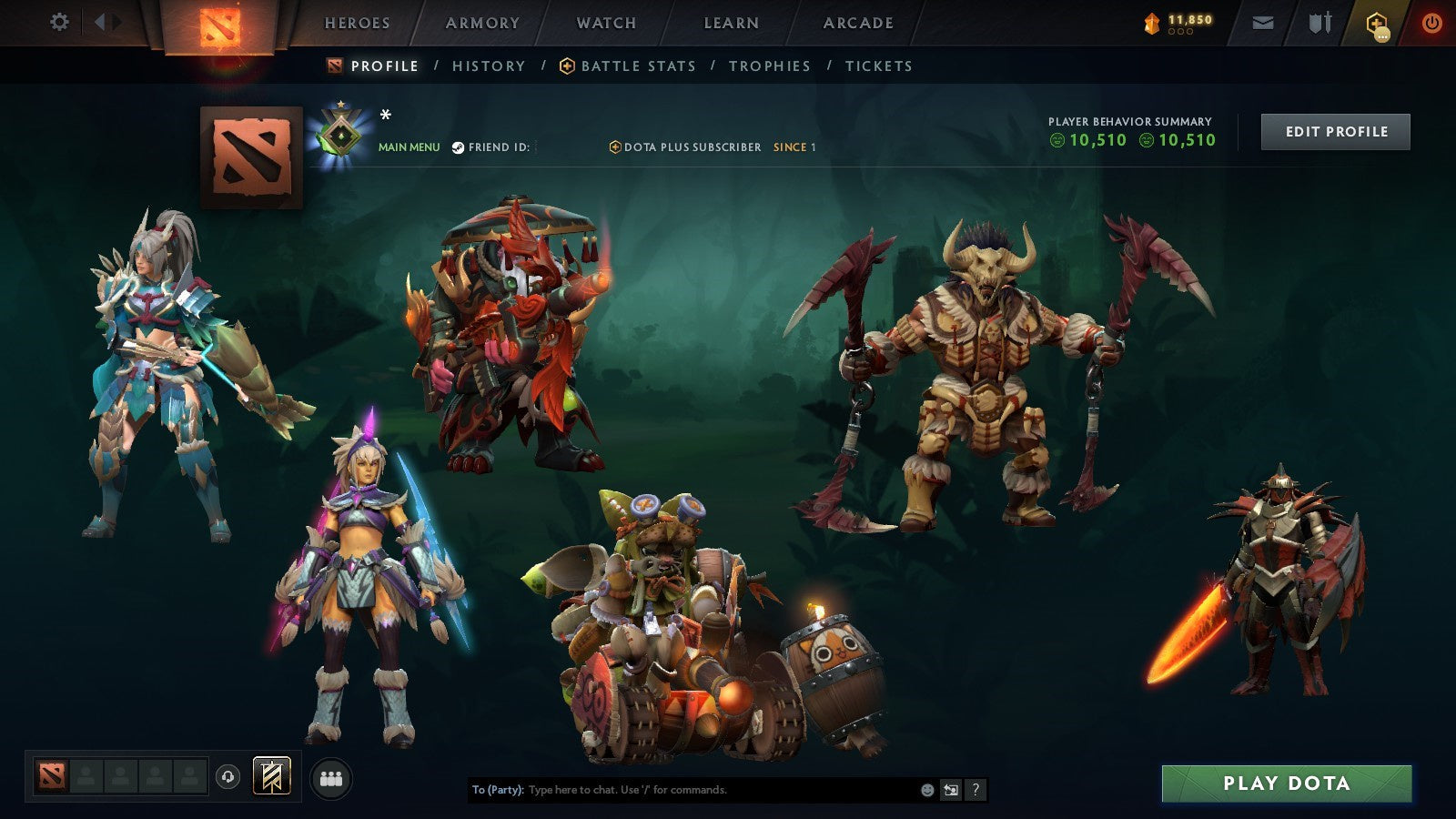The width and height of the screenshot is (1456, 819).
Task: Click the Dota logo at top of screen
Action: click(x=218, y=25)
